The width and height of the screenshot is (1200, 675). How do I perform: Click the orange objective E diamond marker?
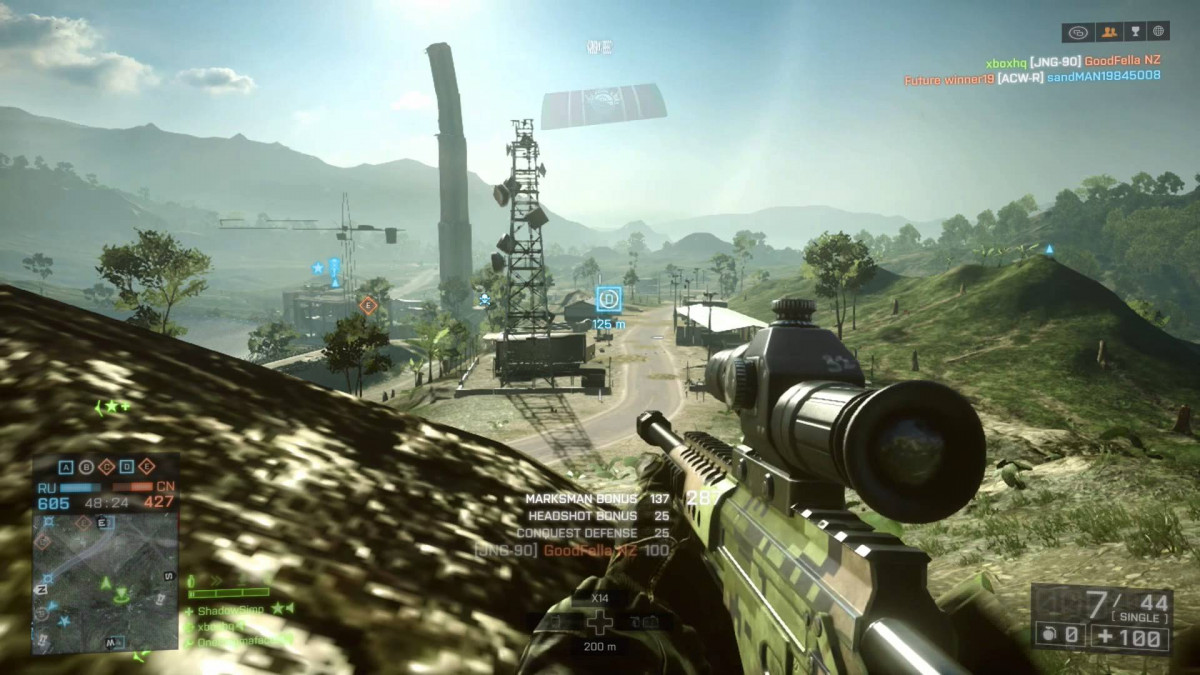pyautogui.click(x=368, y=305)
